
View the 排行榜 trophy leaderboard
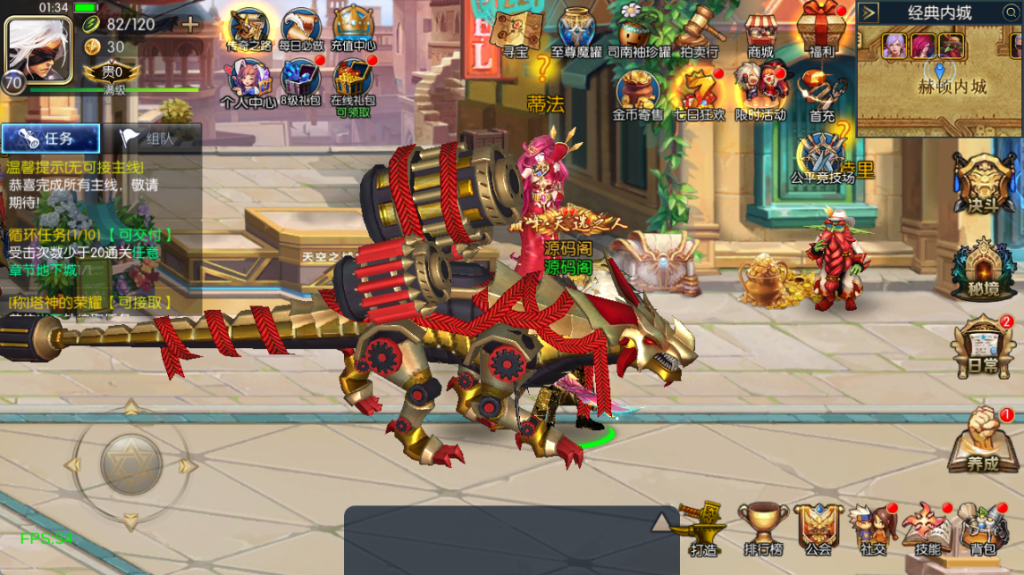pyautogui.click(x=763, y=527)
